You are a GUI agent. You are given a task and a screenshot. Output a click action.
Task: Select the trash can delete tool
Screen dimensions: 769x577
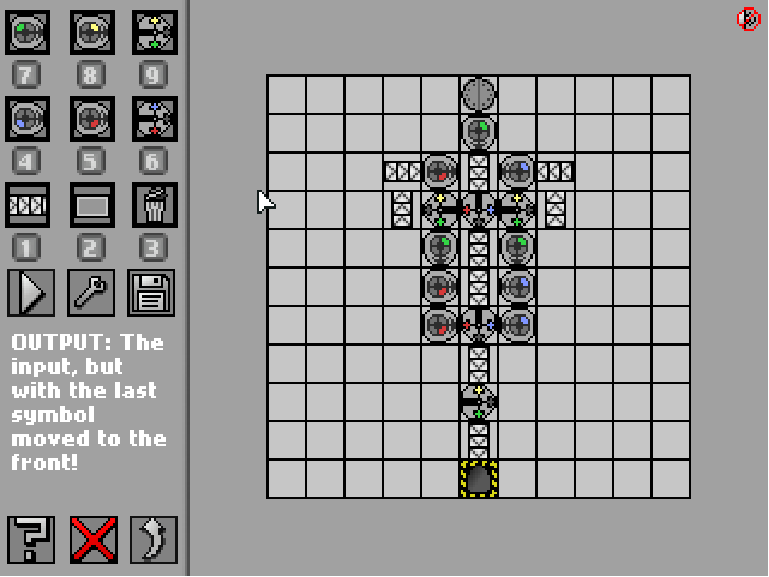(x=154, y=205)
